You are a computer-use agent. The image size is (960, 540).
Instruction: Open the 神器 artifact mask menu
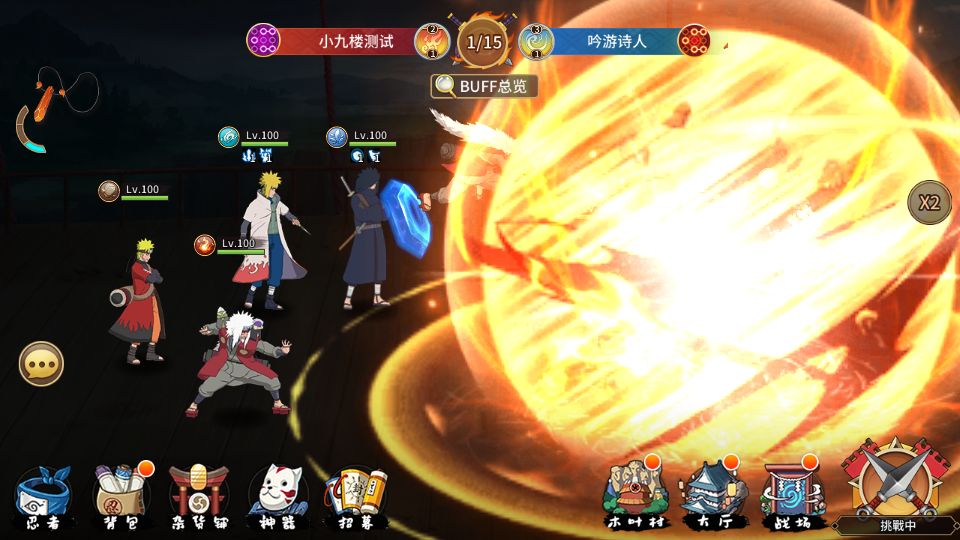(x=278, y=494)
